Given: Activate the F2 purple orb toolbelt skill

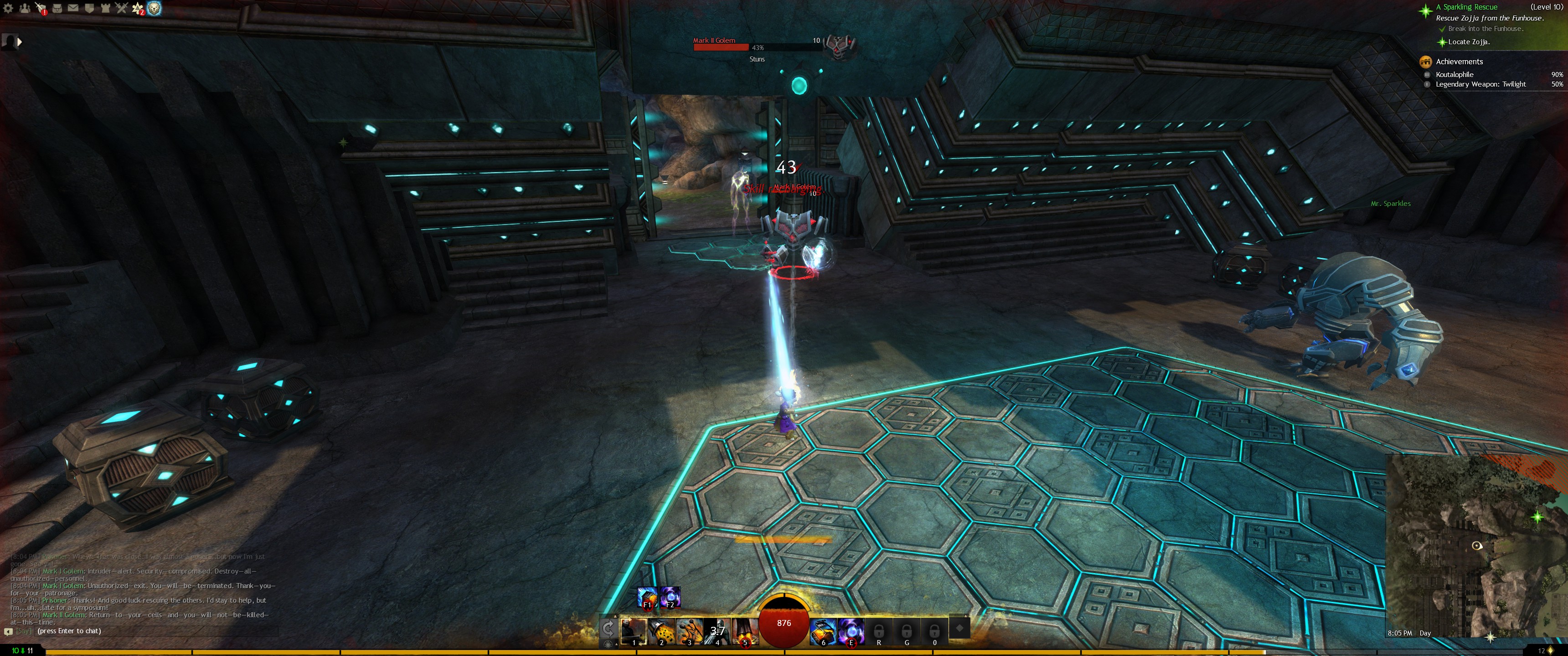Looking at the screenshot, I should click(x=670, y=597).
